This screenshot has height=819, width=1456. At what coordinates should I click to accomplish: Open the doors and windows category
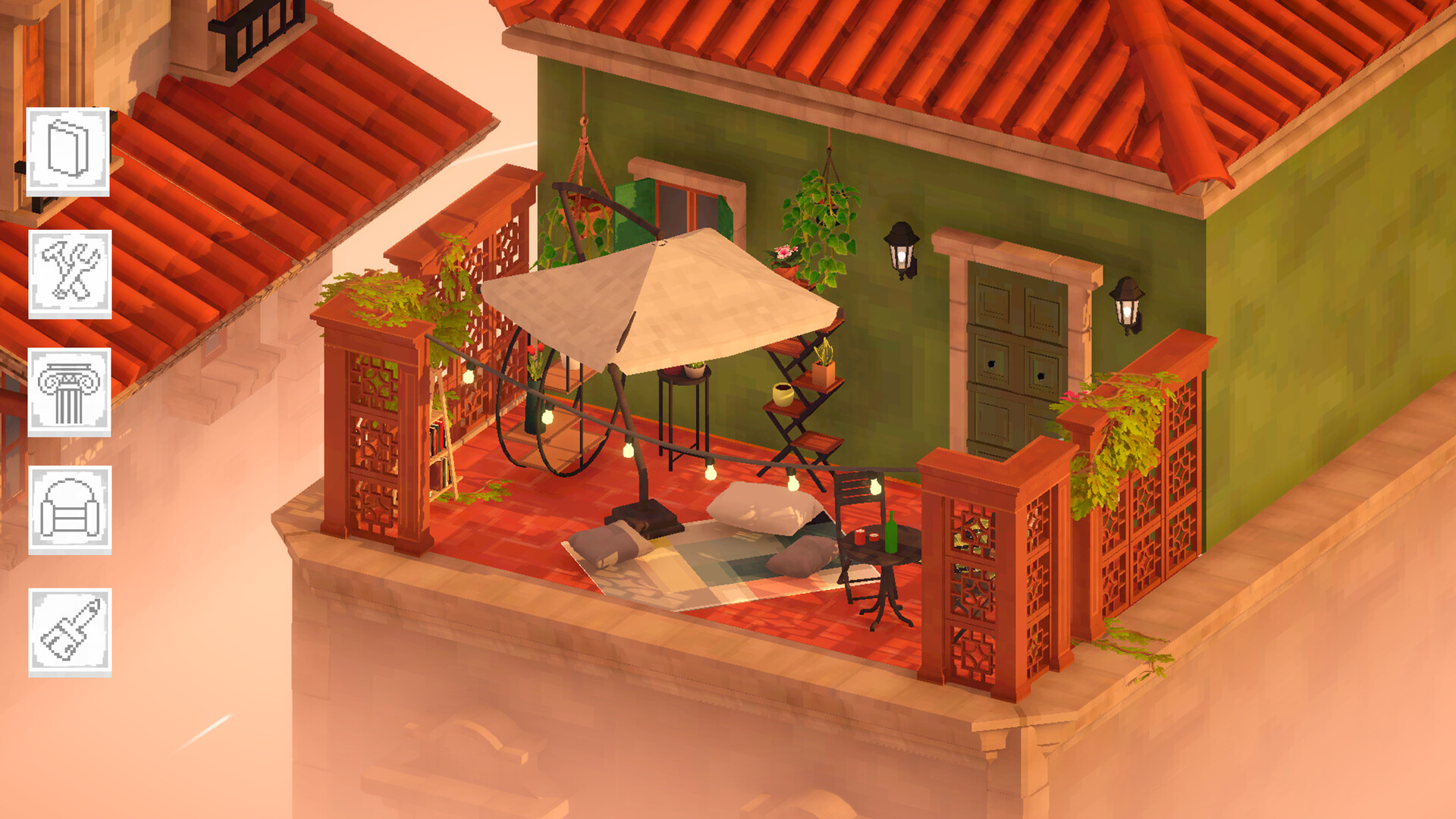pyautogui.click(x=67, y=152)
